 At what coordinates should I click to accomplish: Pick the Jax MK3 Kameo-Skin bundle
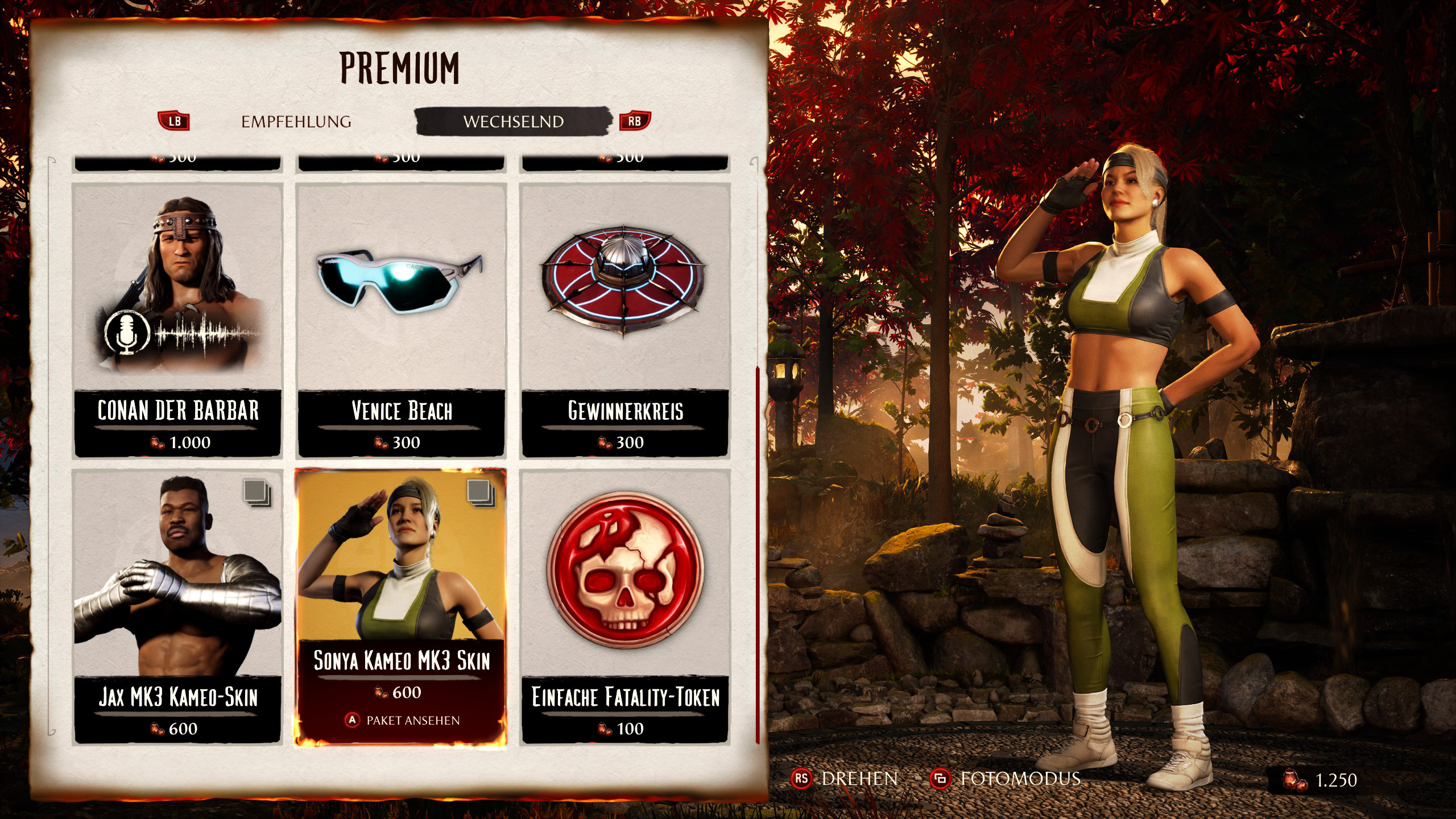(177, 606)
